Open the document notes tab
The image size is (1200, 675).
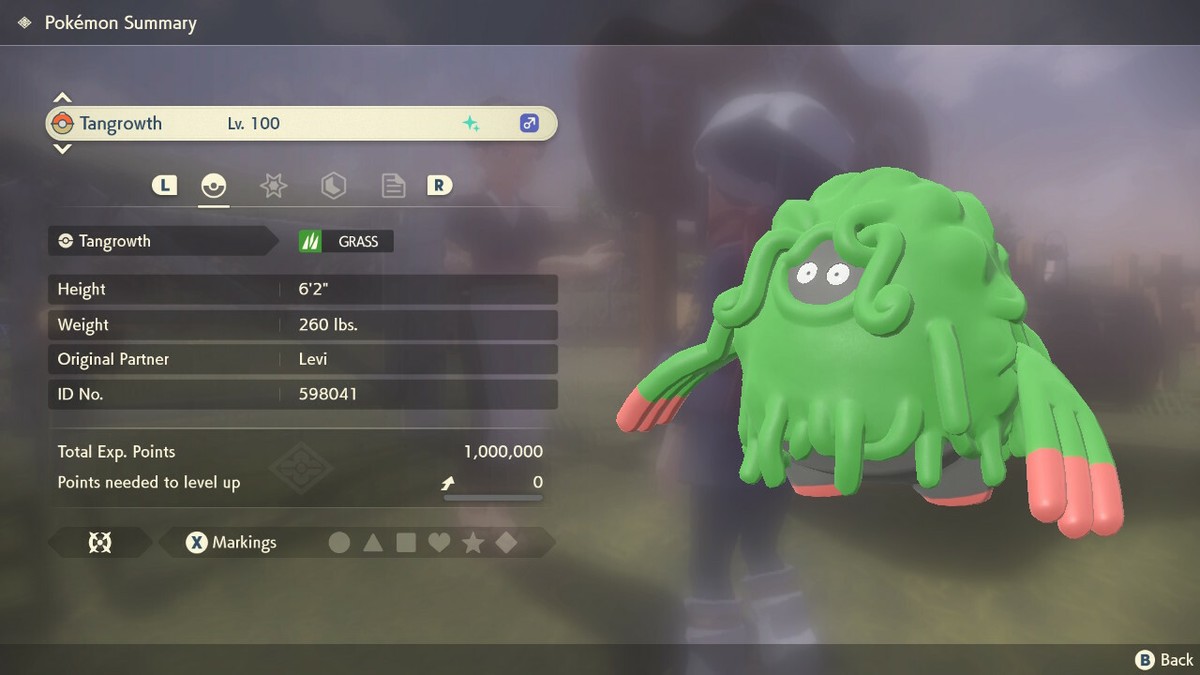coord(393,185)
